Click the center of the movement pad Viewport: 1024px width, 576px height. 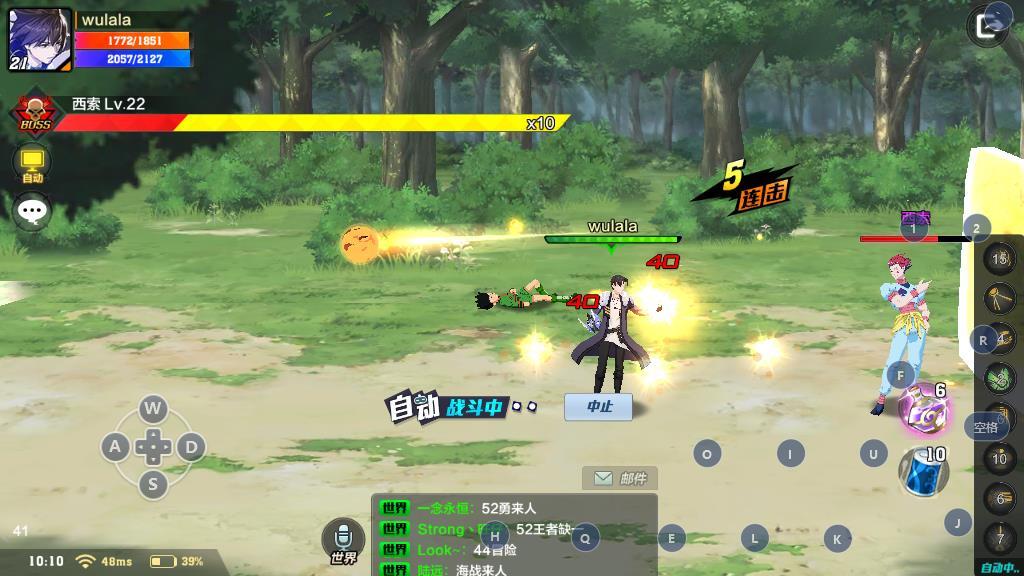[x=152, y=446]
